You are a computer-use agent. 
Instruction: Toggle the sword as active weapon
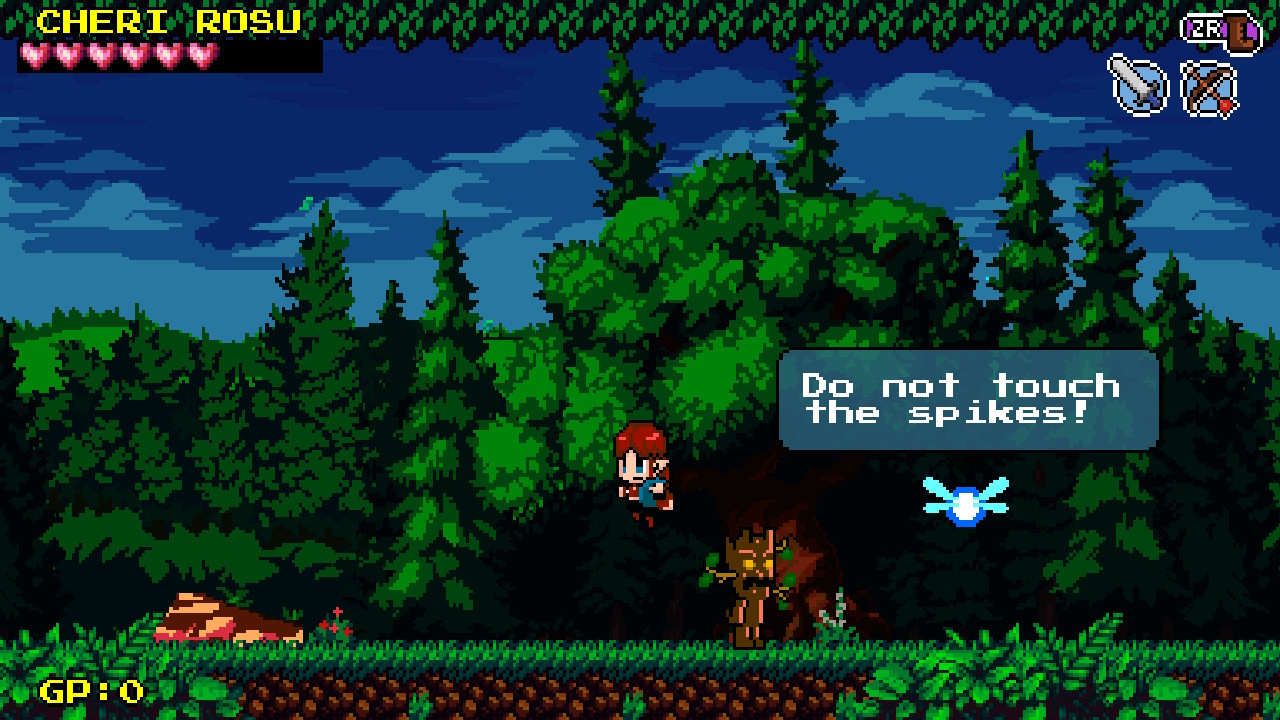(1139, 88)
